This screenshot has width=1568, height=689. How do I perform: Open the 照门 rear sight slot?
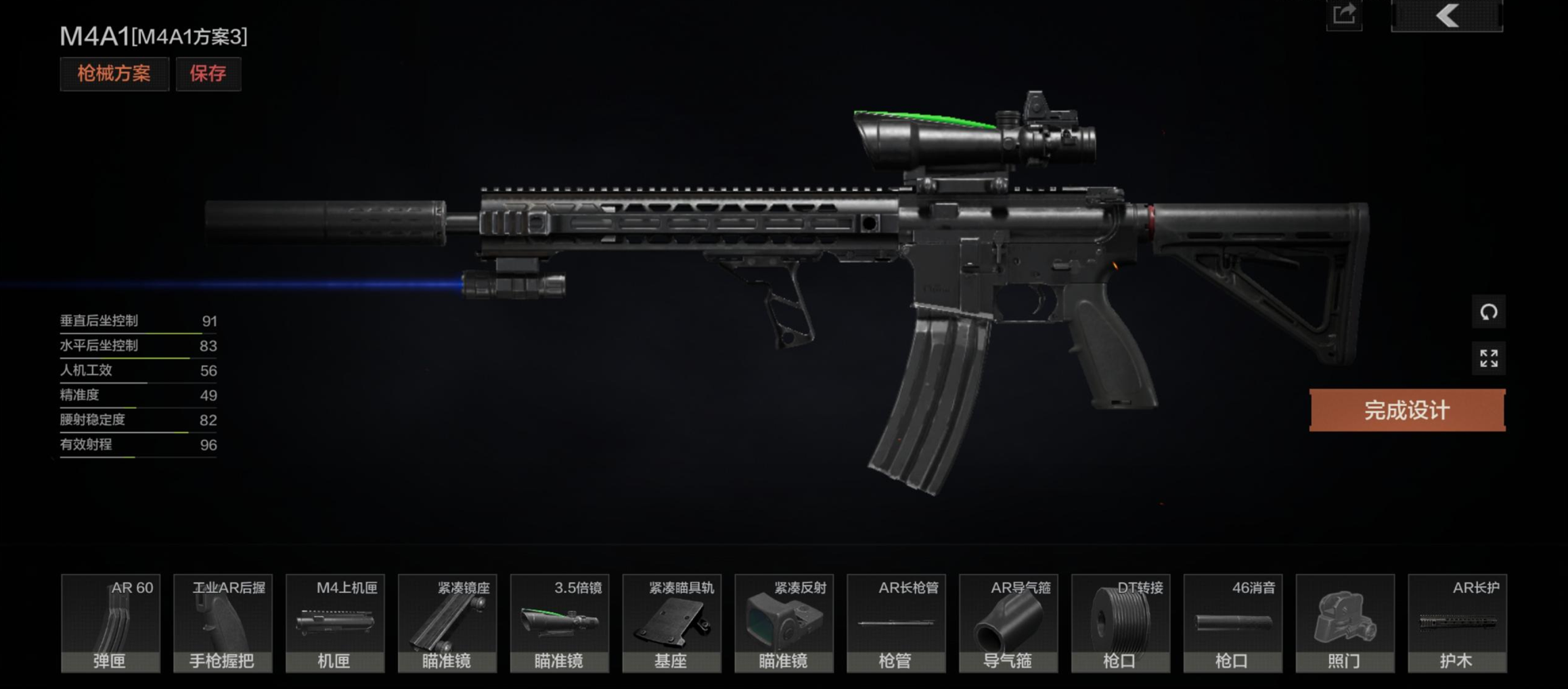[x=1345, y=623]
